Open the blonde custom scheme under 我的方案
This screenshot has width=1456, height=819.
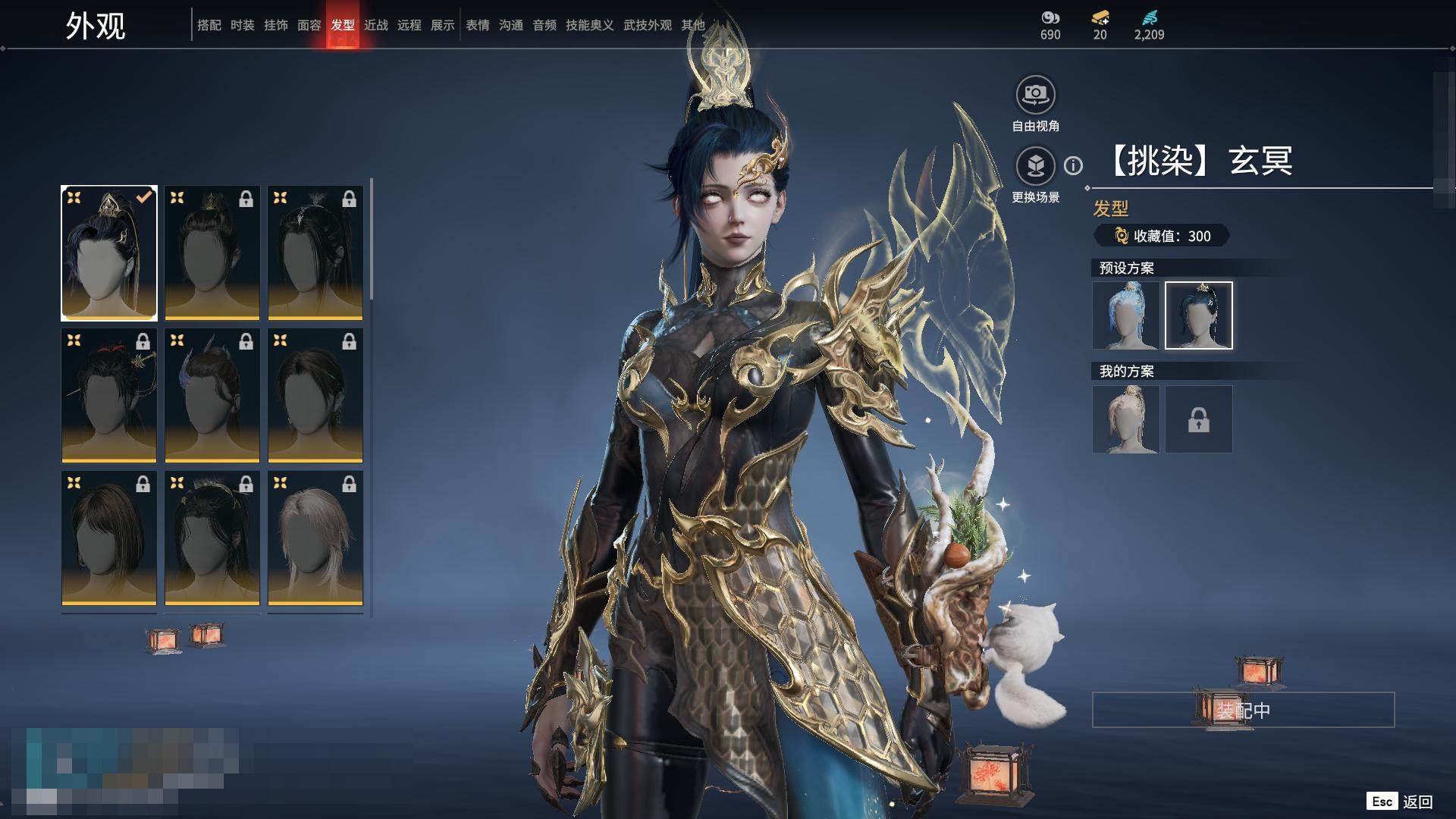coord(1125,419)
